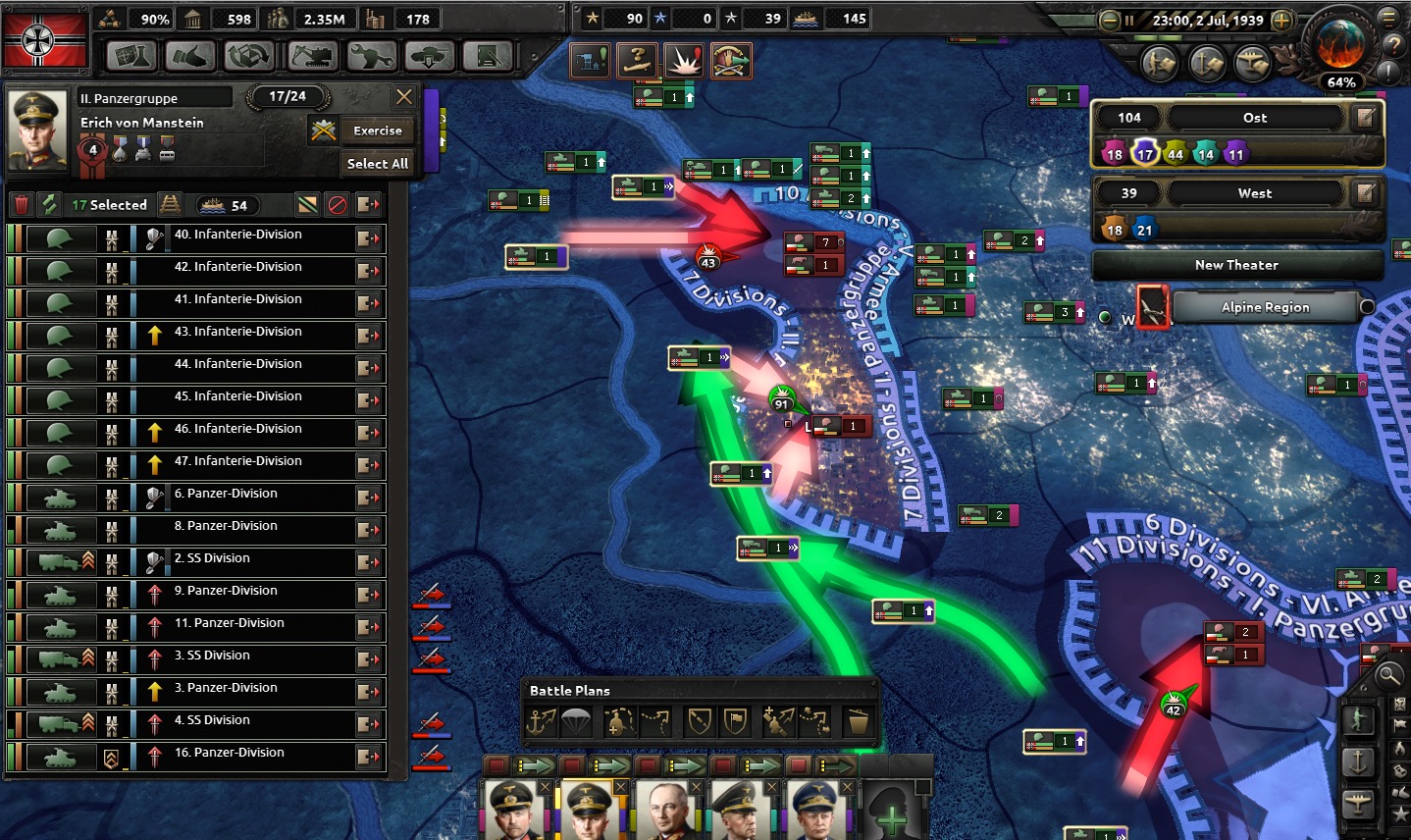Close the II. Panzergruppe panel
The width and height of the screenshot is (1411, 840).
403,96
